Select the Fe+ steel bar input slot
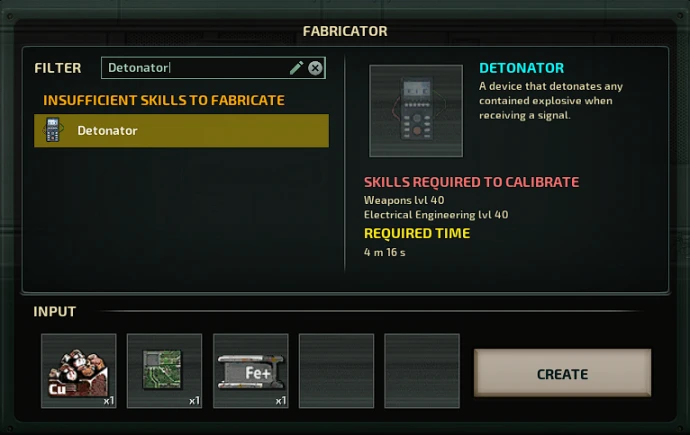 coord(251,371)
